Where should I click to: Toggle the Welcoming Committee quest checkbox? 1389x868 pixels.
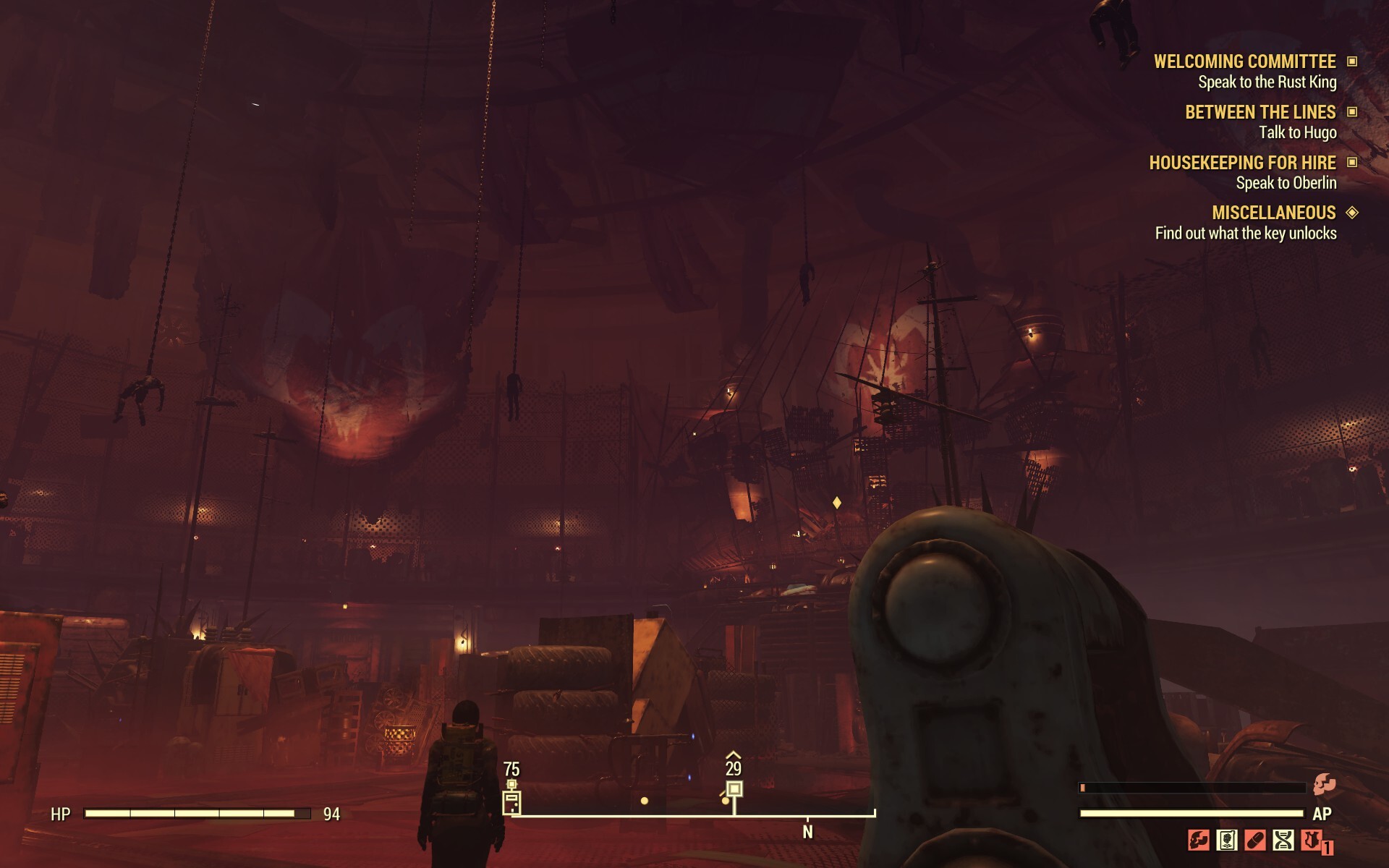[x=1354, y=61]
